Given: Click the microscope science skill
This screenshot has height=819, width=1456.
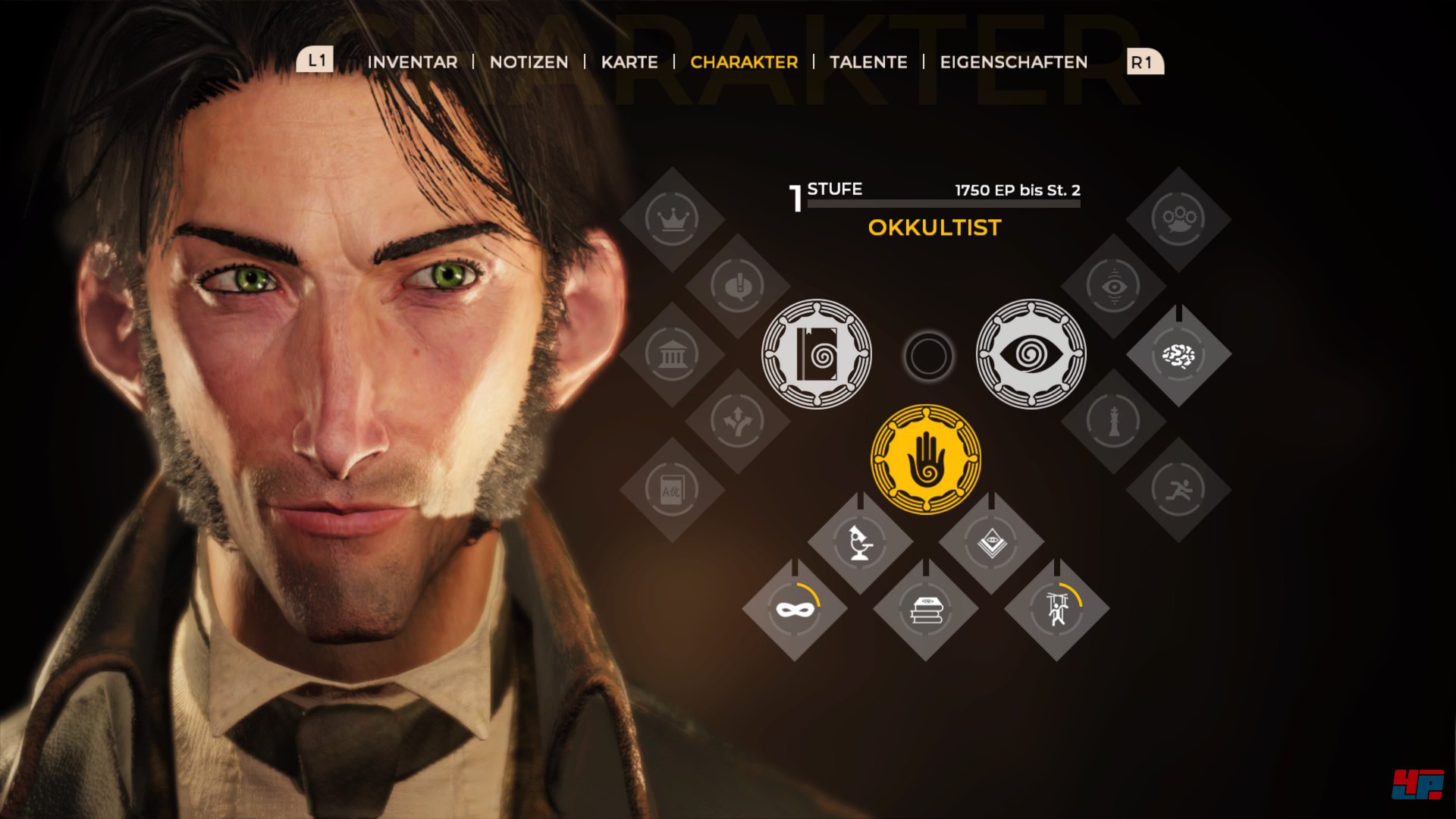Looking at the screenshot, I should point(860,542).
